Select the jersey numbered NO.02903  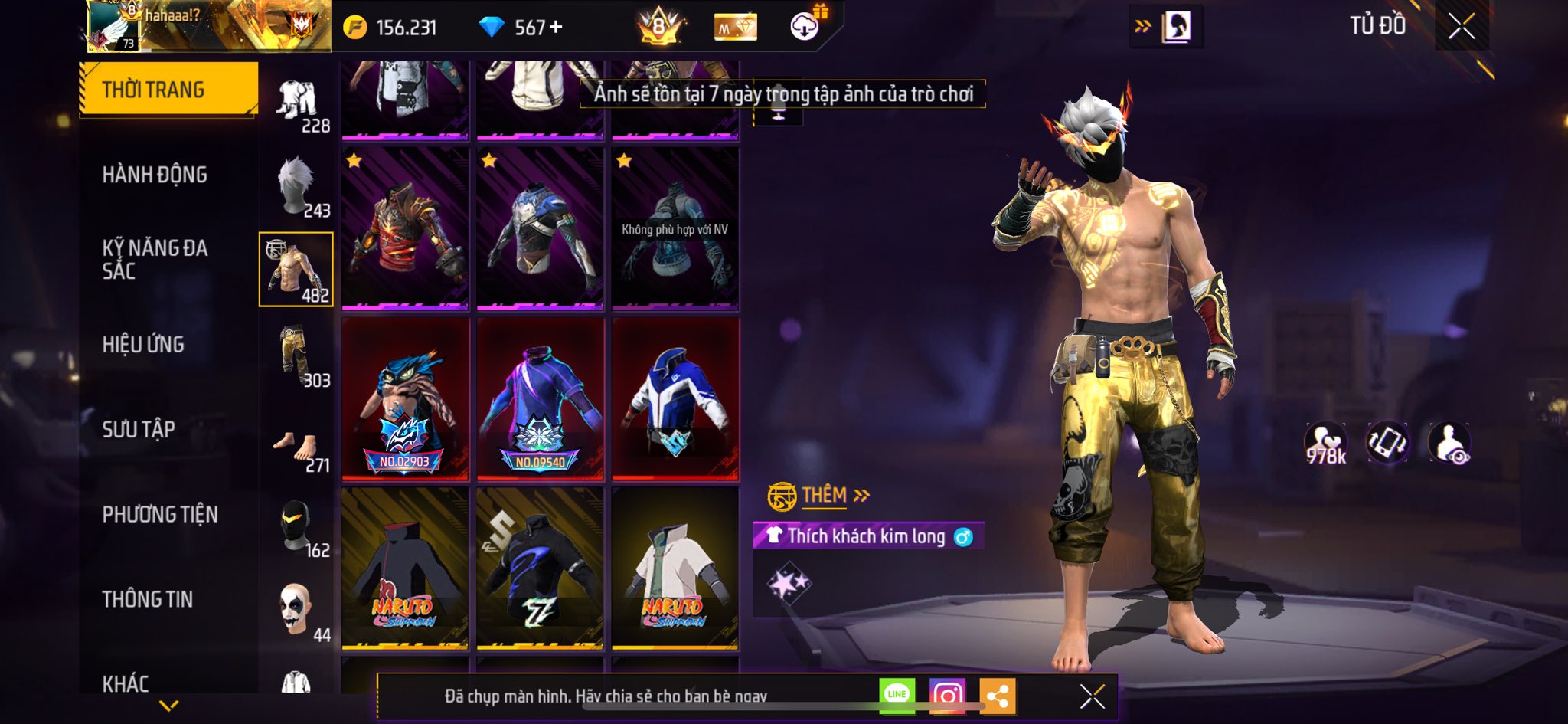point(405,399)
